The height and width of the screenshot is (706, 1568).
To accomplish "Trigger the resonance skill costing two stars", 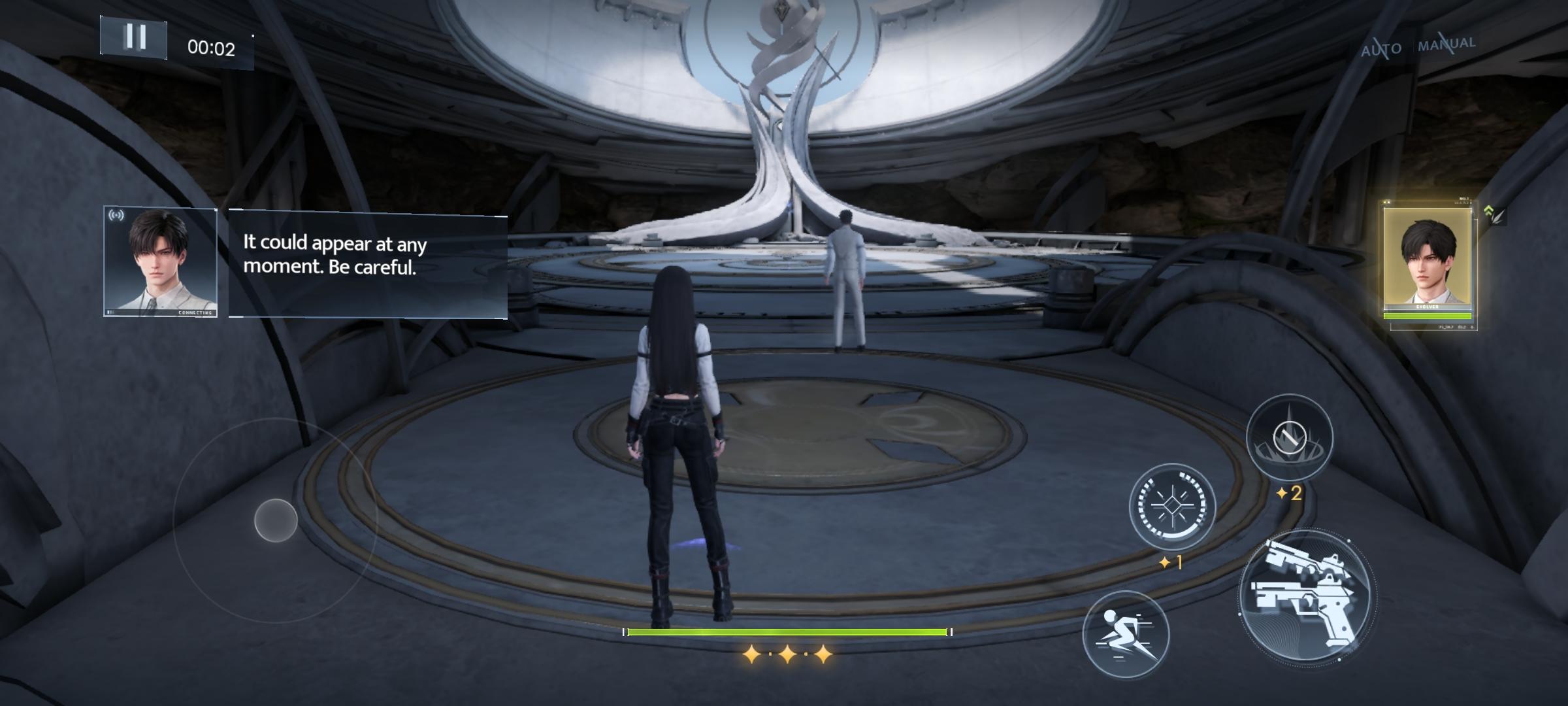I will click(x=1289, y=437).
